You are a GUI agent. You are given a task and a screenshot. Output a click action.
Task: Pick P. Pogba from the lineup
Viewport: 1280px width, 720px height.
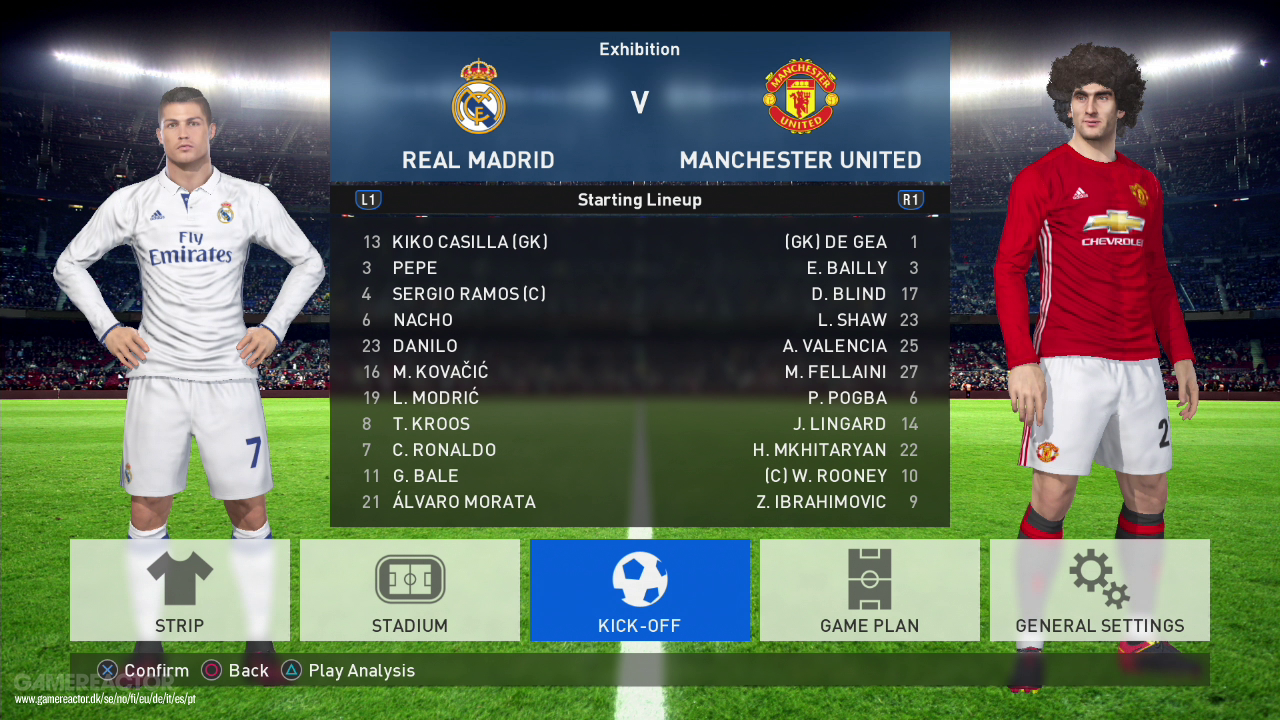pyautogui.click(x=848, y=398)
